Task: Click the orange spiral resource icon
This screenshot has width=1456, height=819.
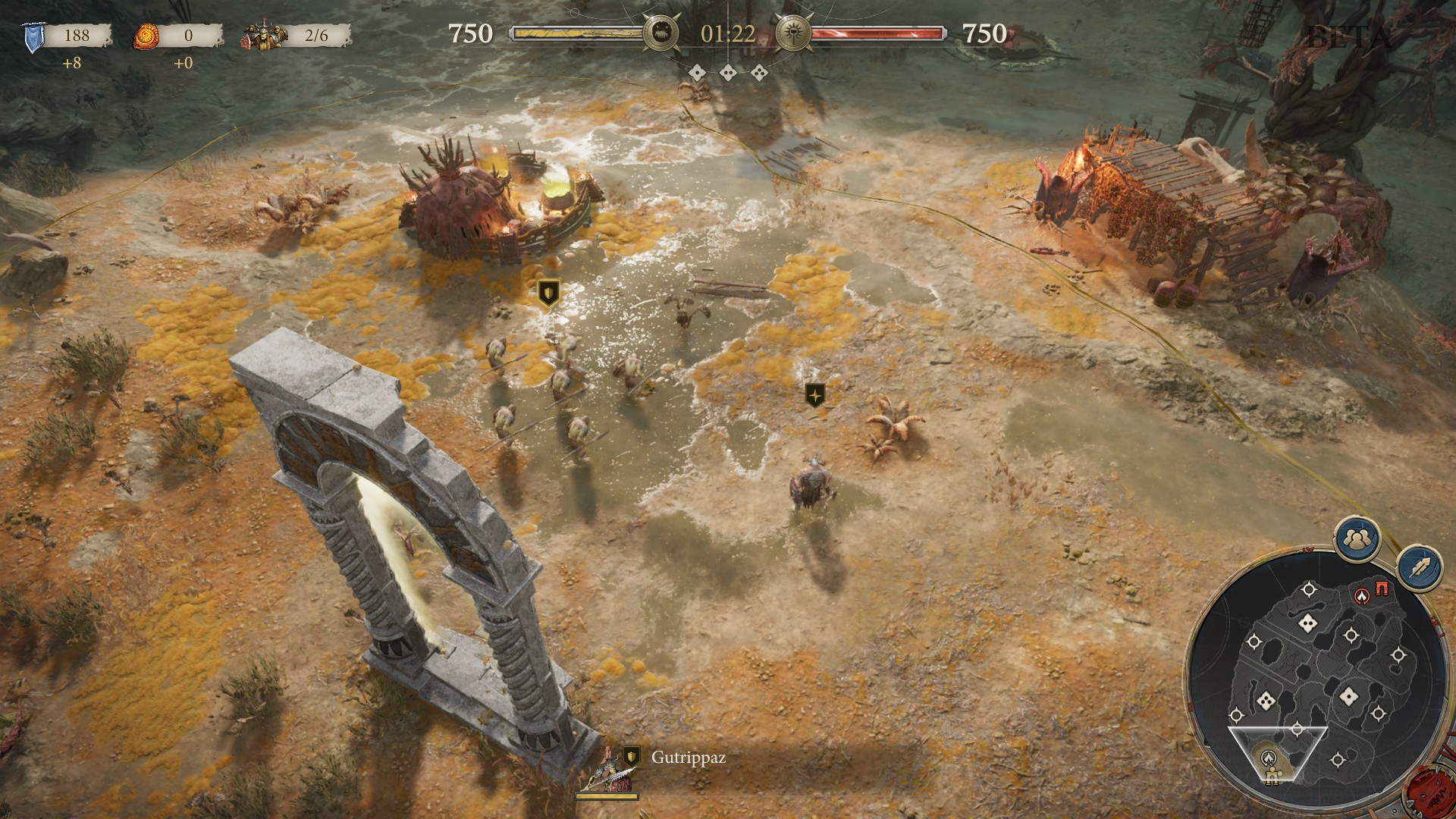Action: point(146,36)
